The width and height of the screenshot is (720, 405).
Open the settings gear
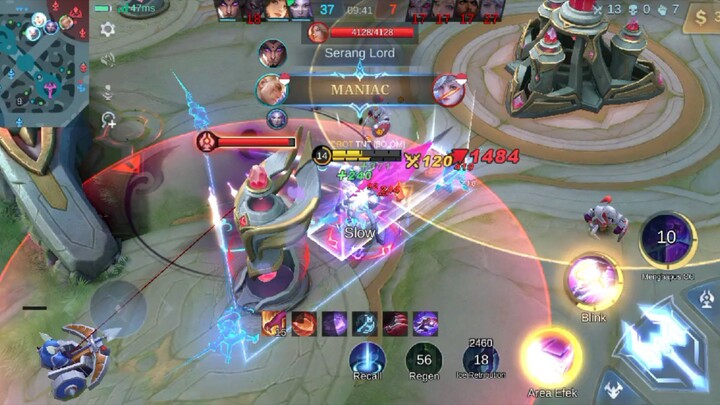(x=108, y=29)
